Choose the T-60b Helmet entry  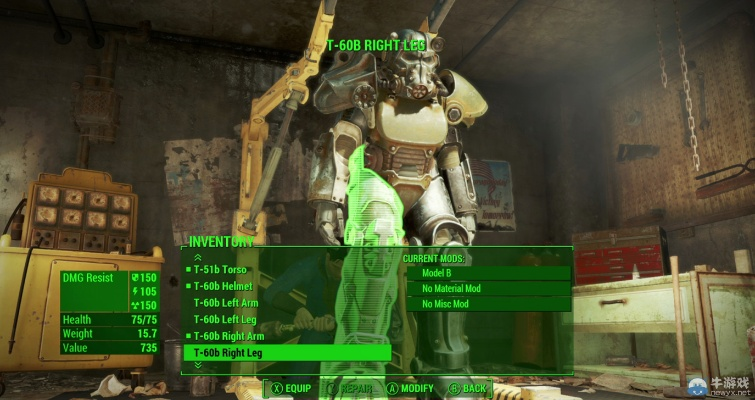(x=223, y=287)
